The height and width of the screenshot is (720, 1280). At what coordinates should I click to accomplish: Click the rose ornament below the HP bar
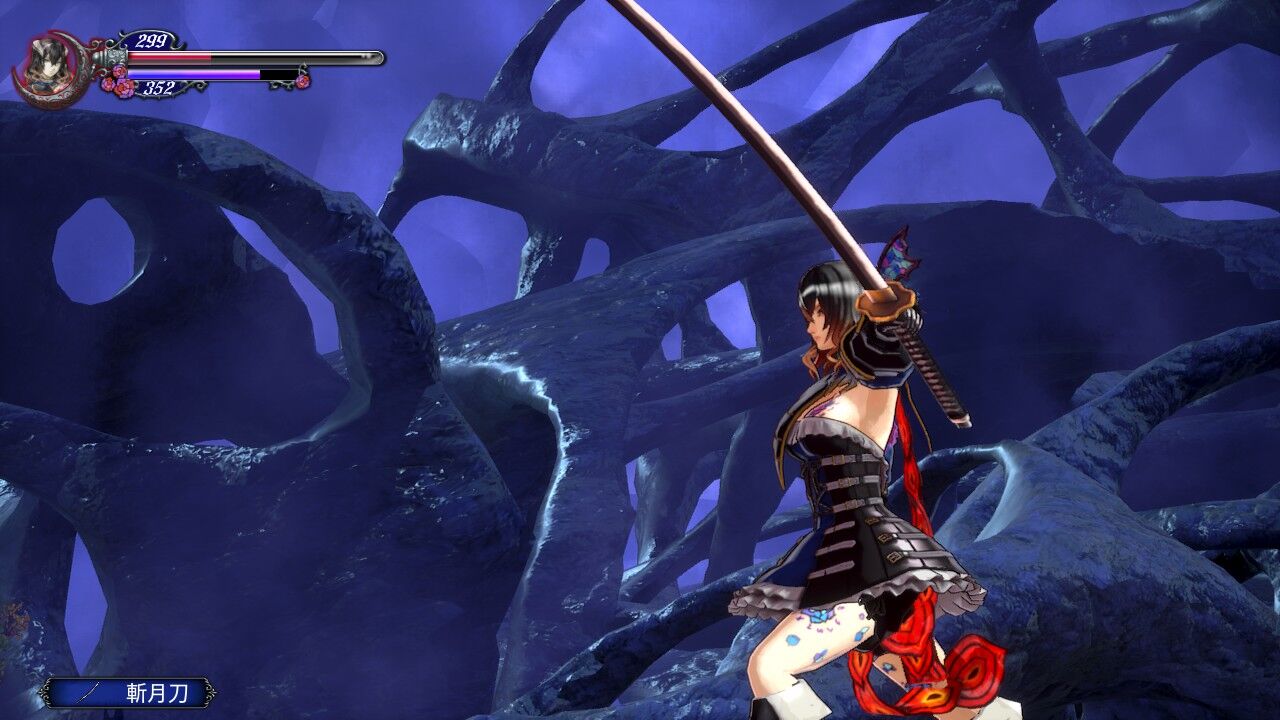coord(120,82)
